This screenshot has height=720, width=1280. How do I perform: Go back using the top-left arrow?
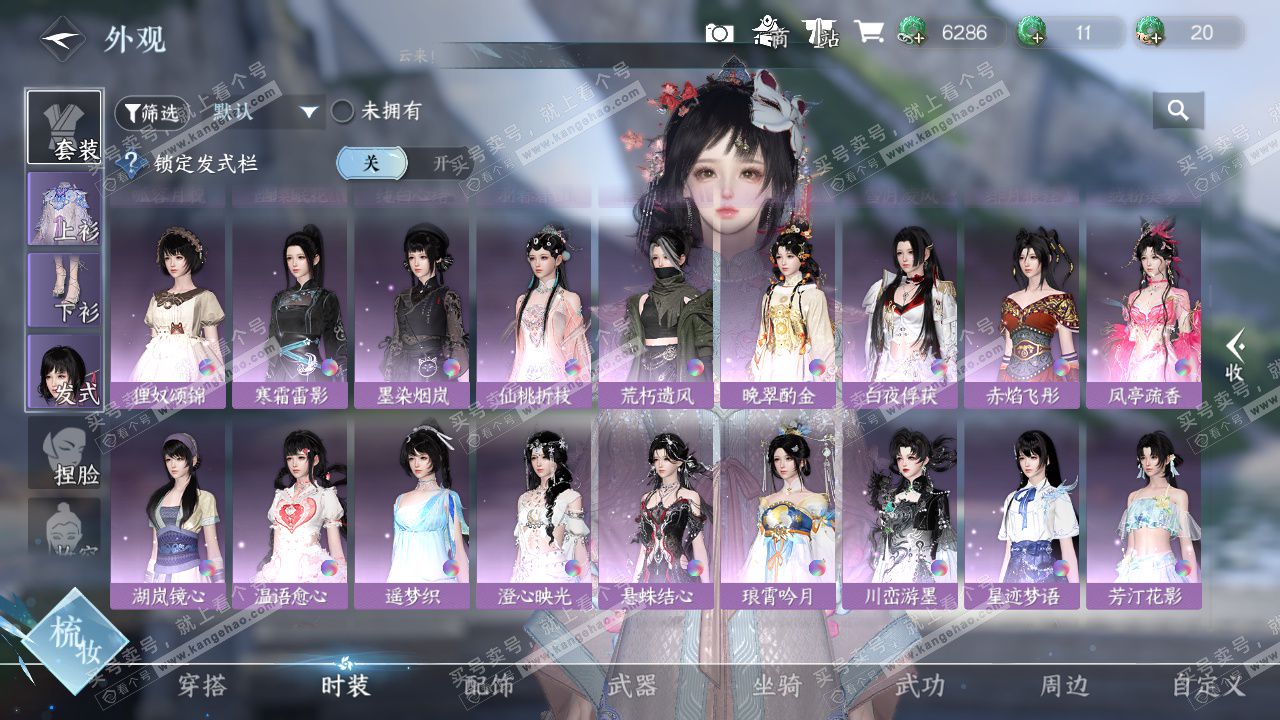tap(62, 38)
